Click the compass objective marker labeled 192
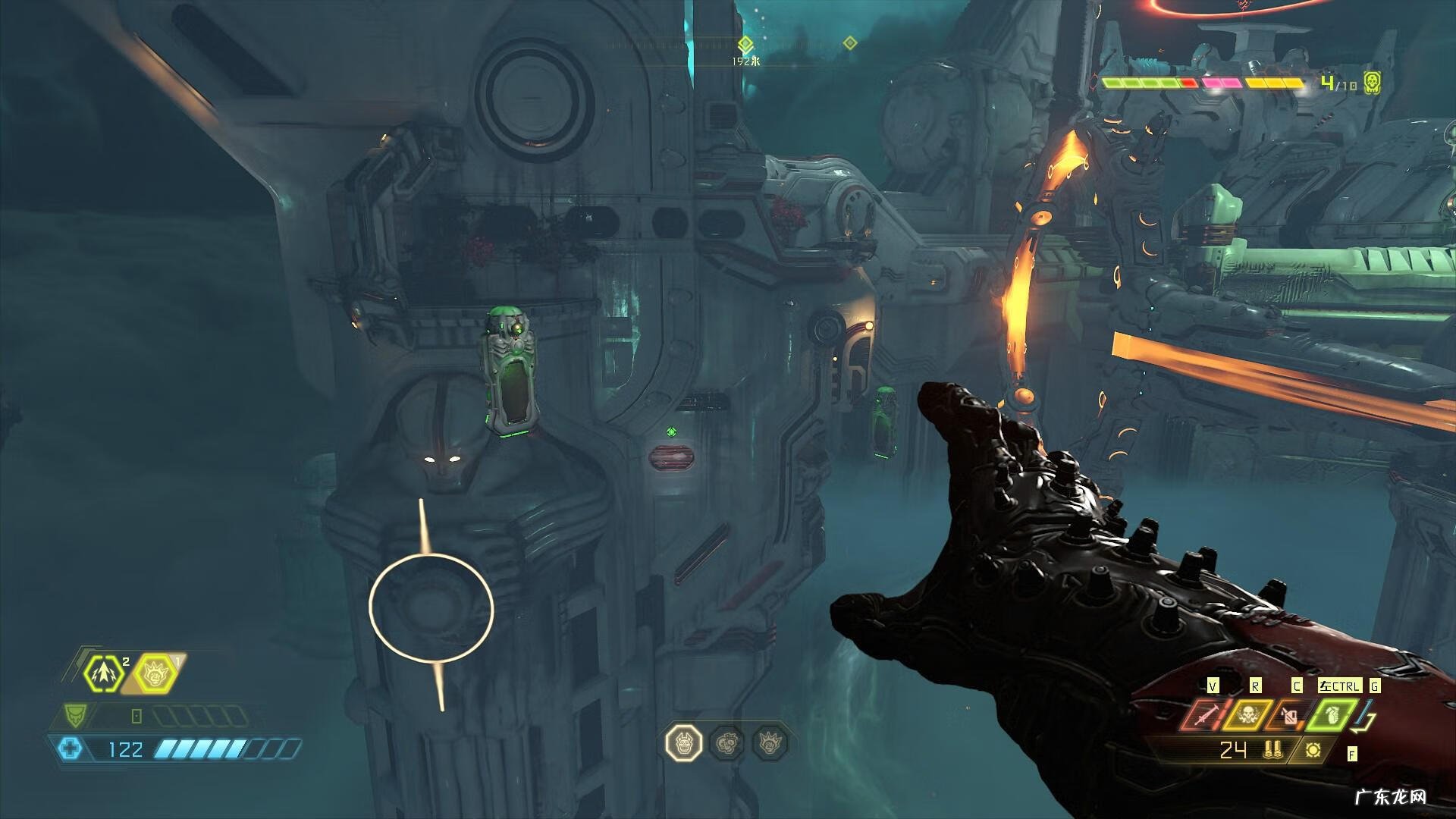 click(745, 44)
